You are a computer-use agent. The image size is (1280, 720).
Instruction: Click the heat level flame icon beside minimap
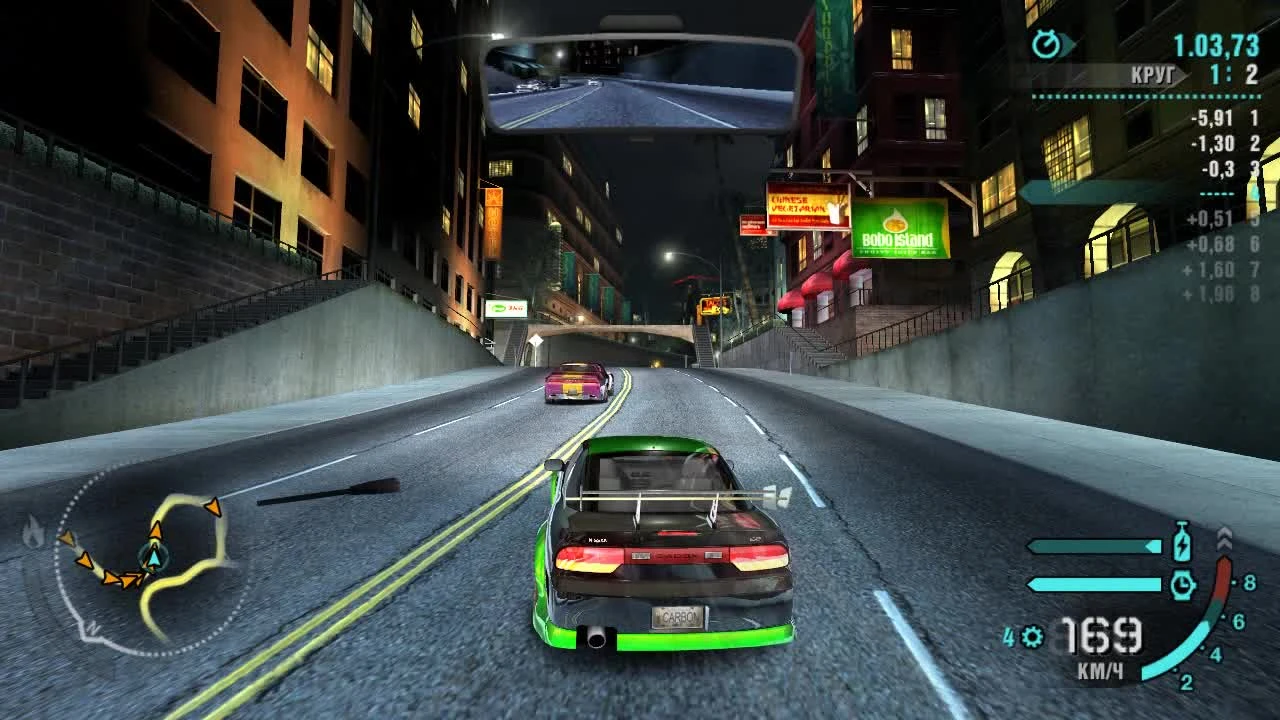pyautogui.click(x=34, y=531)
